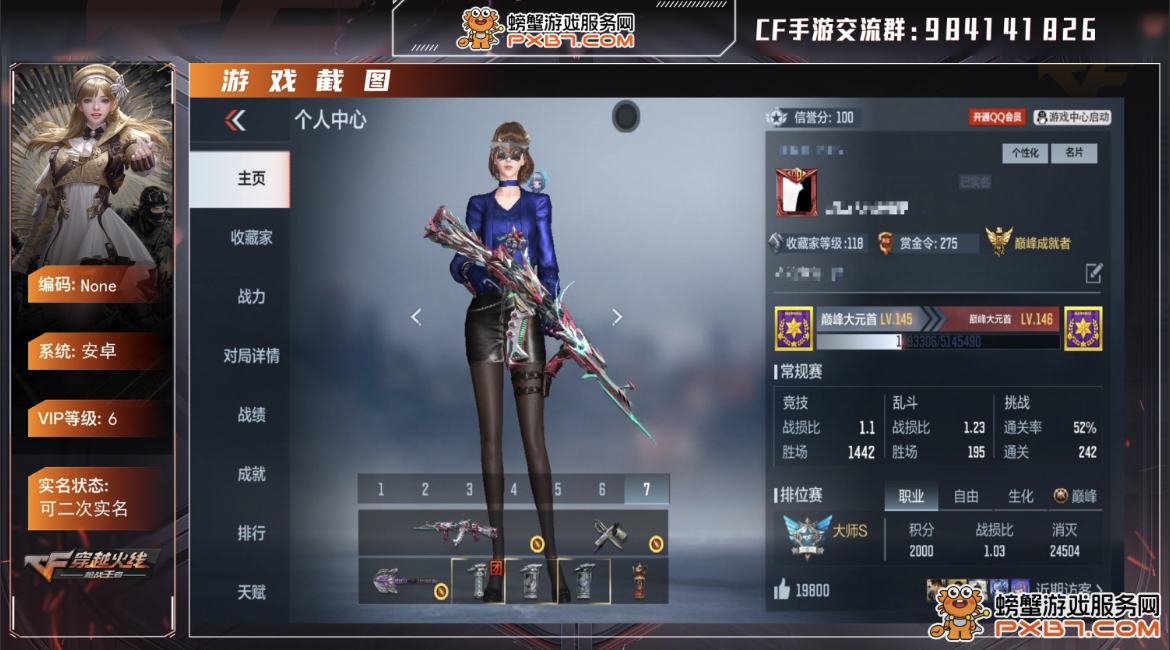Go back using the double-arrow button
Viewport: 1170px width, 650px height.
pos(235,121)
